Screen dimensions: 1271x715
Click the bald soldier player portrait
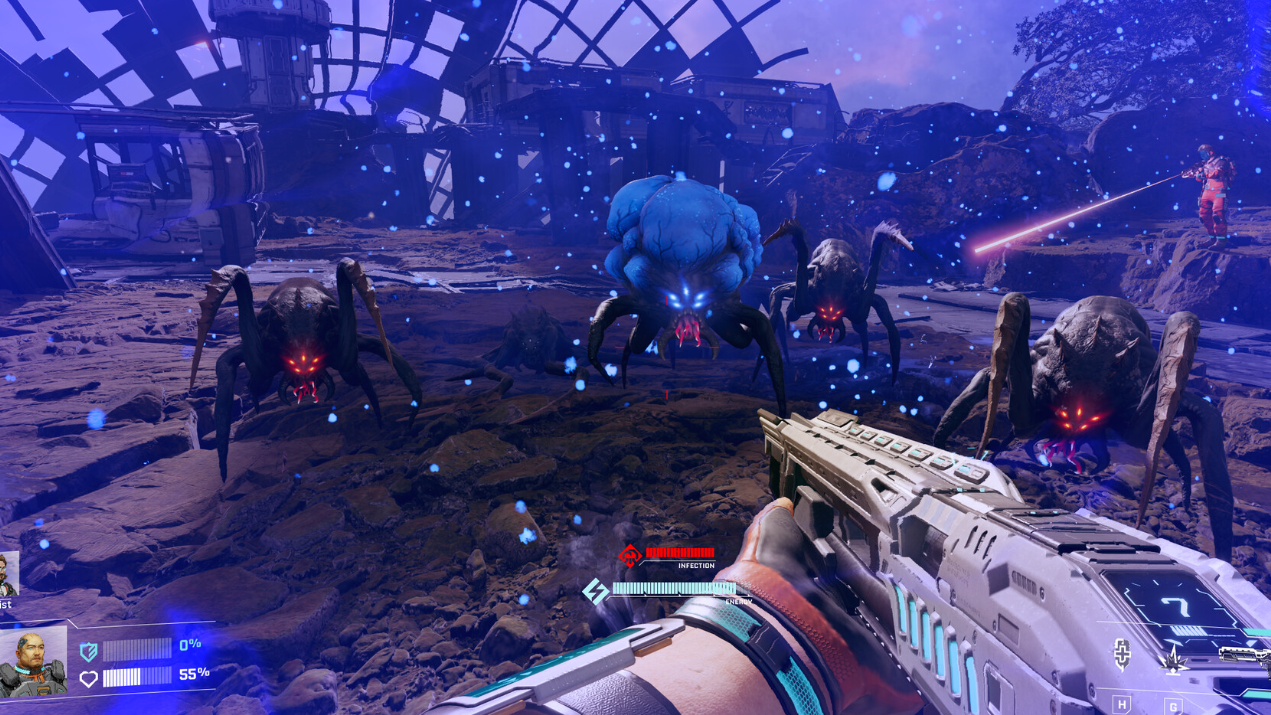tap(33, 661)
